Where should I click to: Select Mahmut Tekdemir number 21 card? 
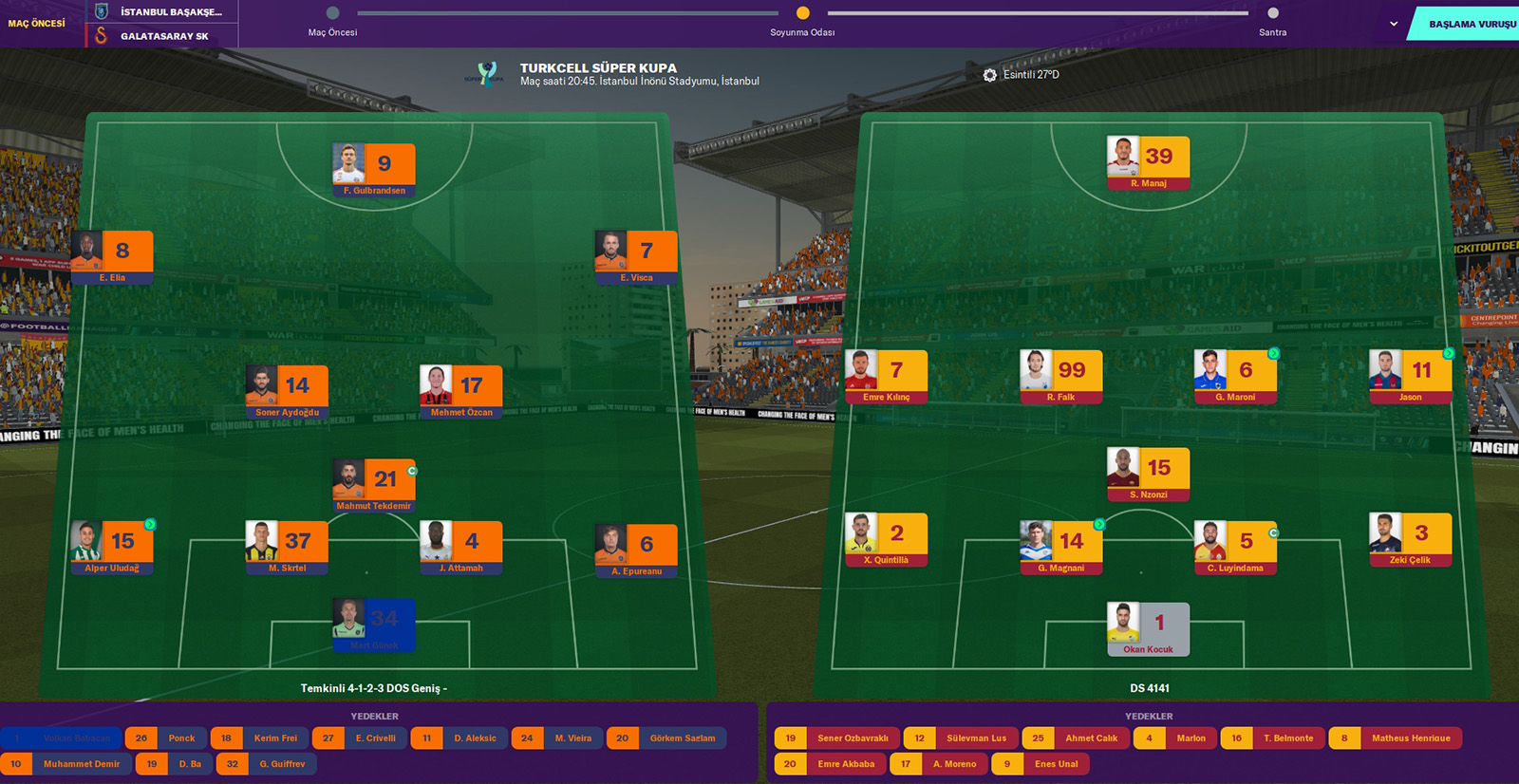tap(374, 485)
